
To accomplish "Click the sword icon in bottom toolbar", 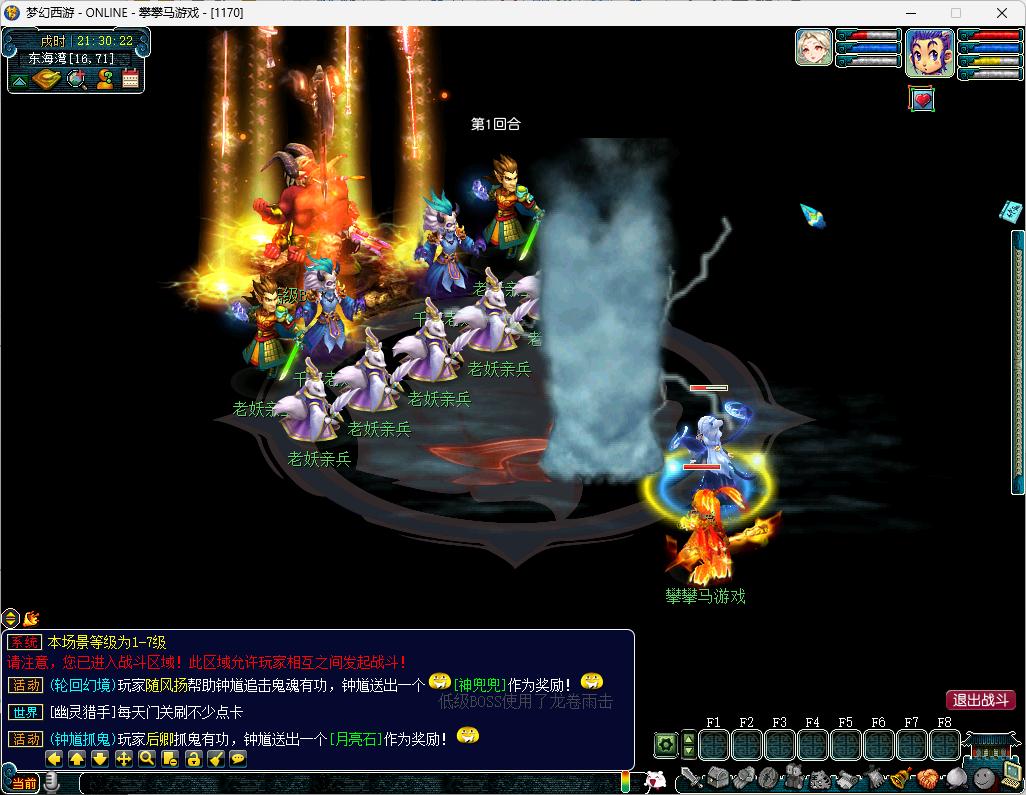I will pos(692,778).
